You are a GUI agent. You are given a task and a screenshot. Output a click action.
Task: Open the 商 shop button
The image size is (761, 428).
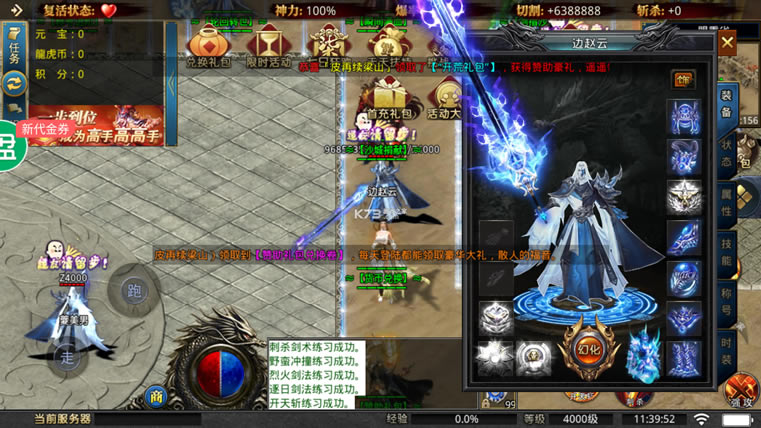point(156,397)
